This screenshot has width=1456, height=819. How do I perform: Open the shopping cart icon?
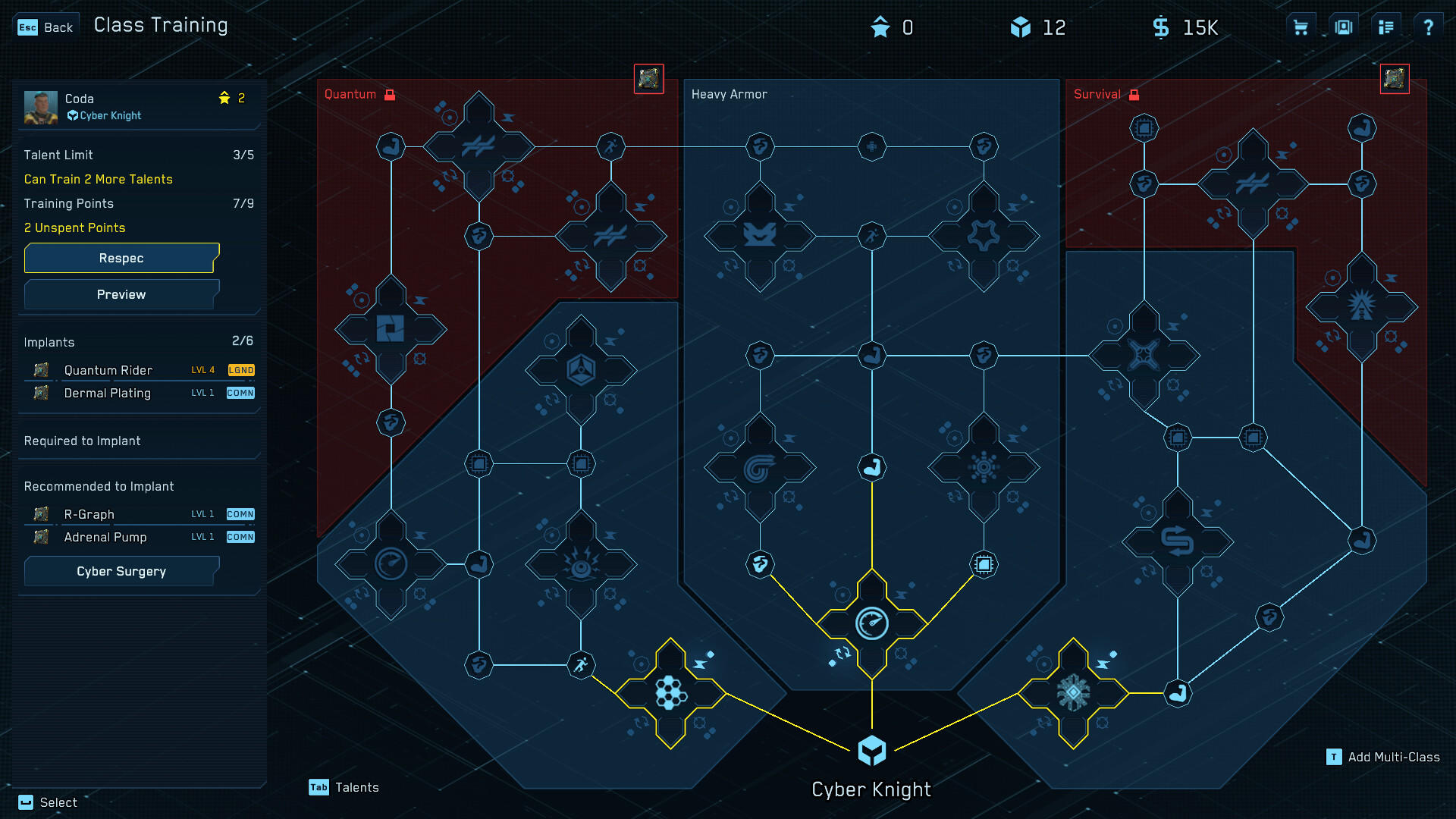1300,27
